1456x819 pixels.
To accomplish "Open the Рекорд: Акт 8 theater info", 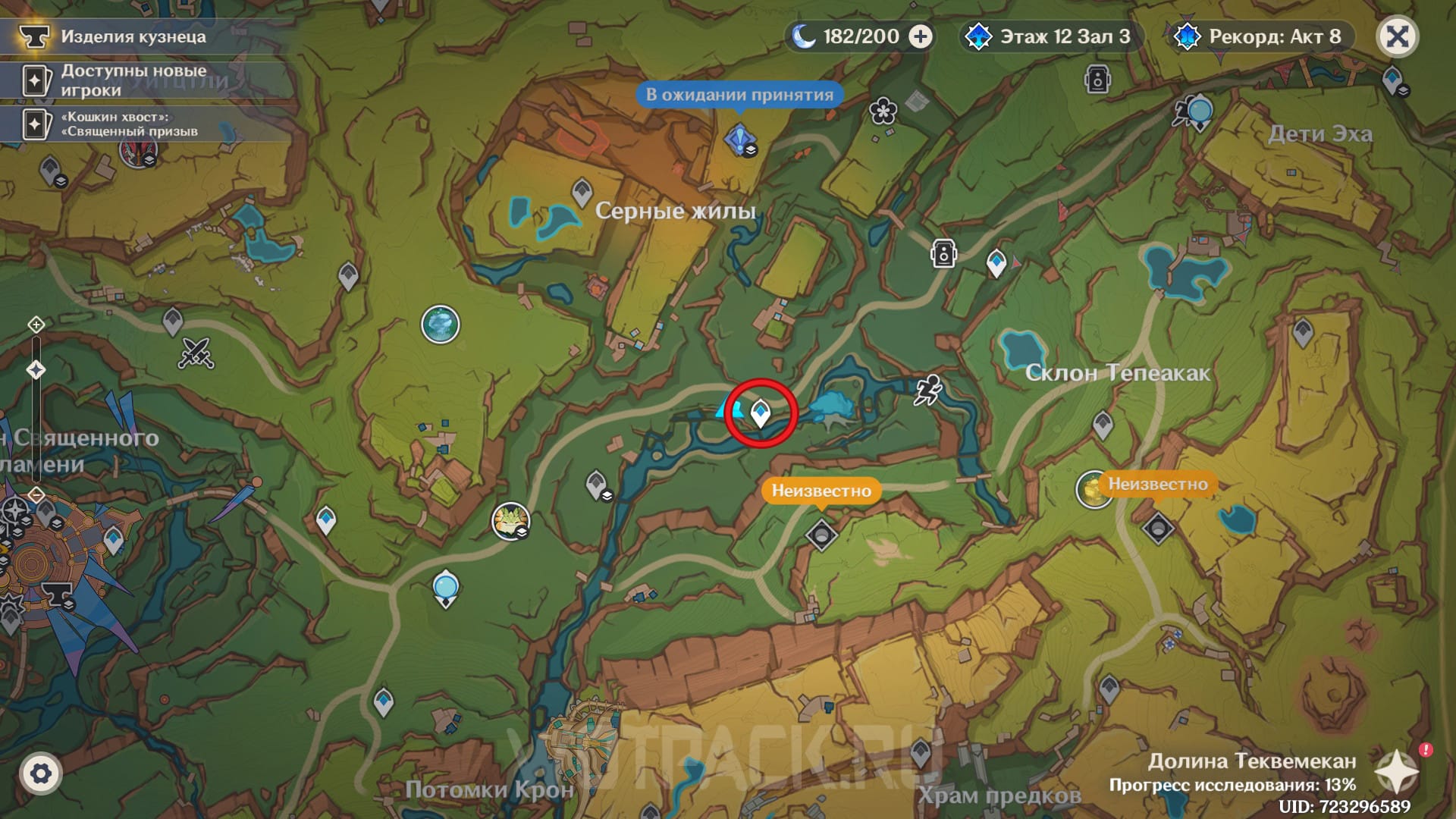I will pyautogui.click(x=1260, y=36).
